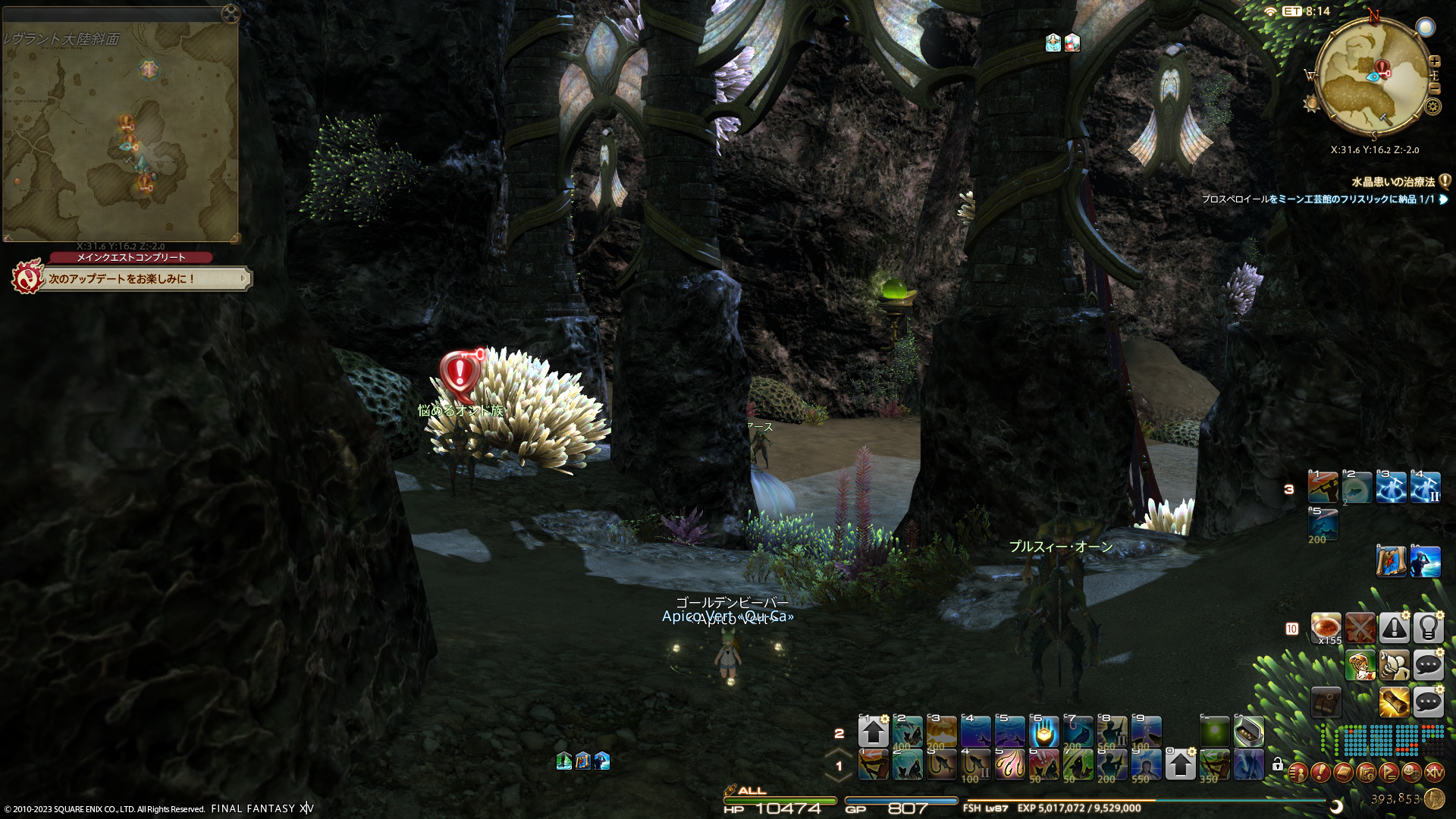Activate the crossed swords action icon

1360,628
